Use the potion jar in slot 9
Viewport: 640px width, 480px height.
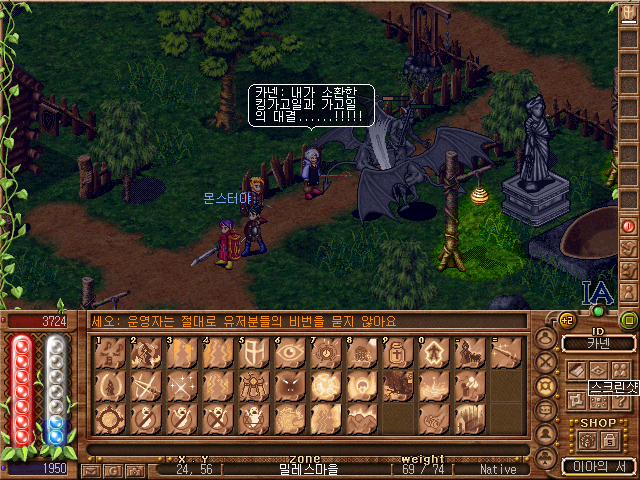397,353
